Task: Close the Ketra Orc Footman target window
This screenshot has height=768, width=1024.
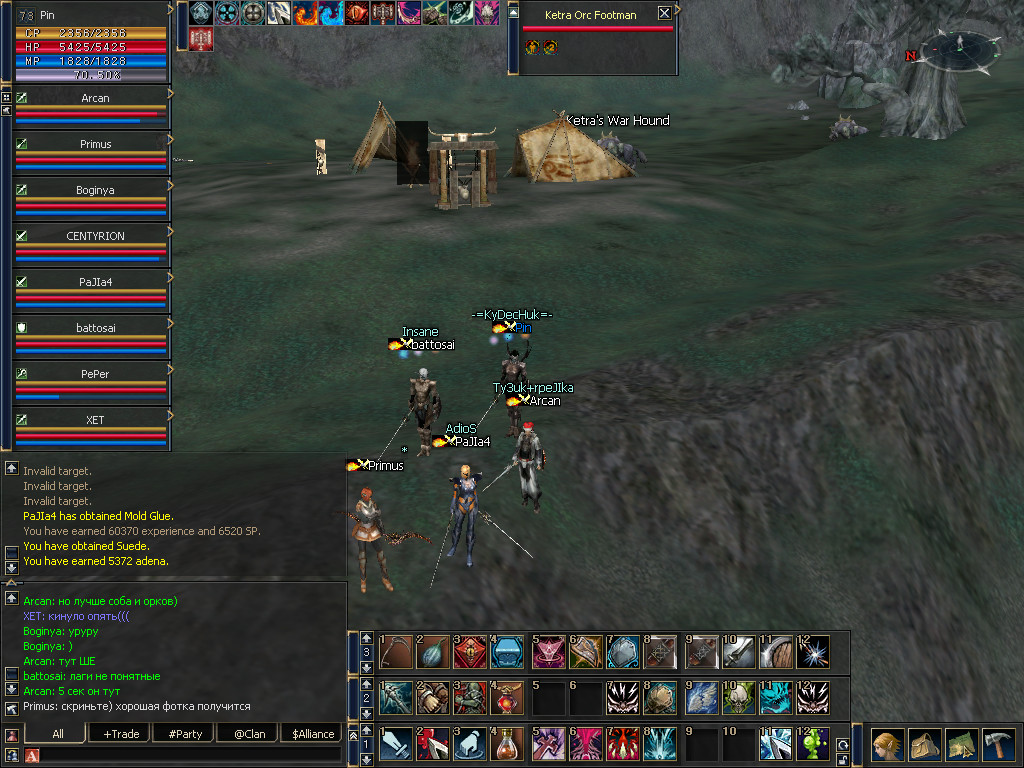Action: click(x=665, y=14)
